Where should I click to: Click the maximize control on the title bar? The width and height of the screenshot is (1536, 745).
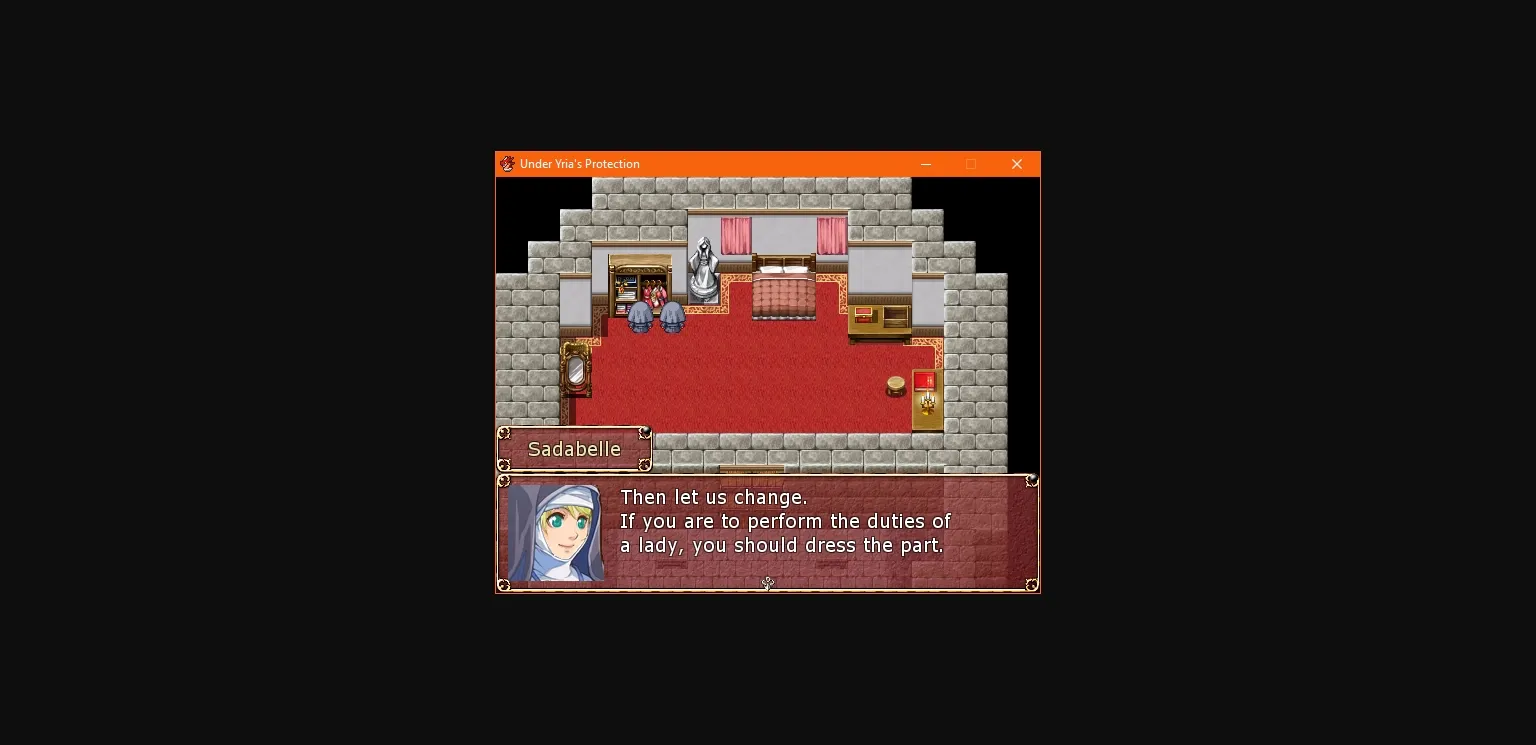[x=971, y=163]
